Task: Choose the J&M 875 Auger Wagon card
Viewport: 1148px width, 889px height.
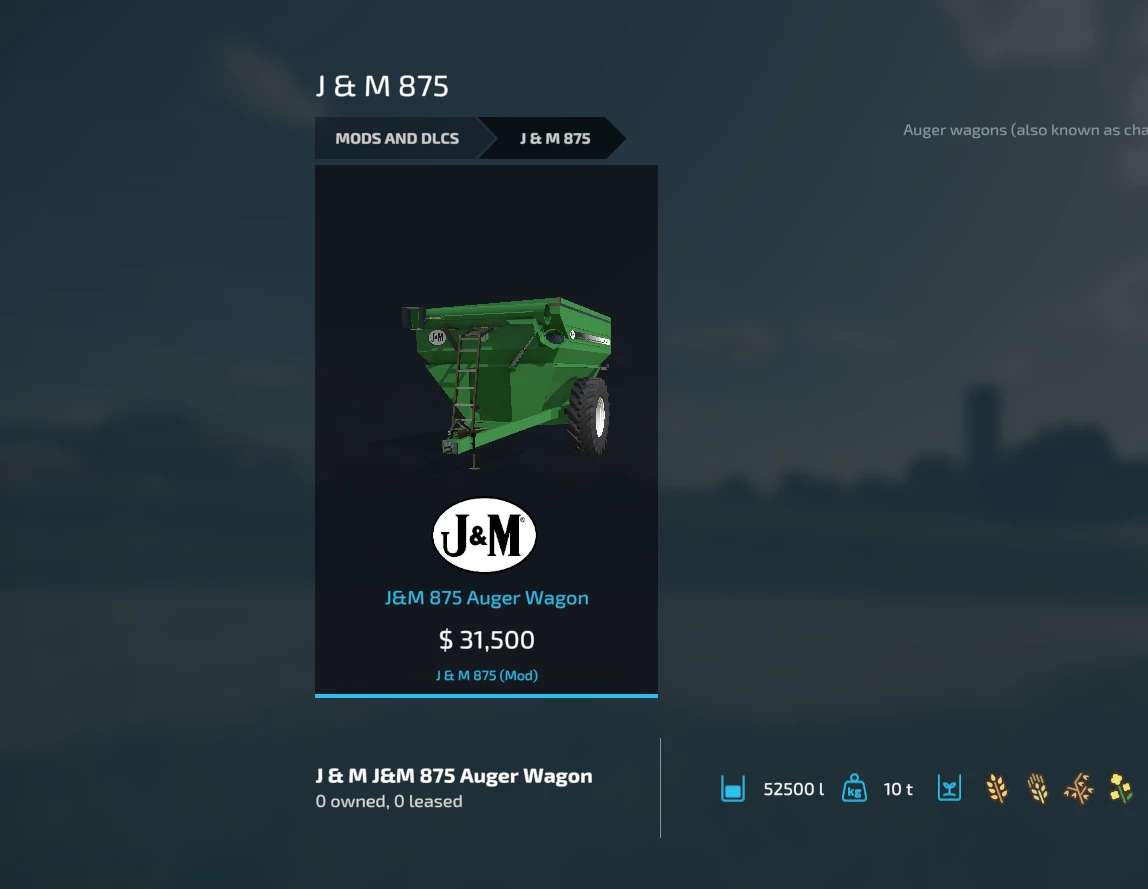Action: click(486, 430)
